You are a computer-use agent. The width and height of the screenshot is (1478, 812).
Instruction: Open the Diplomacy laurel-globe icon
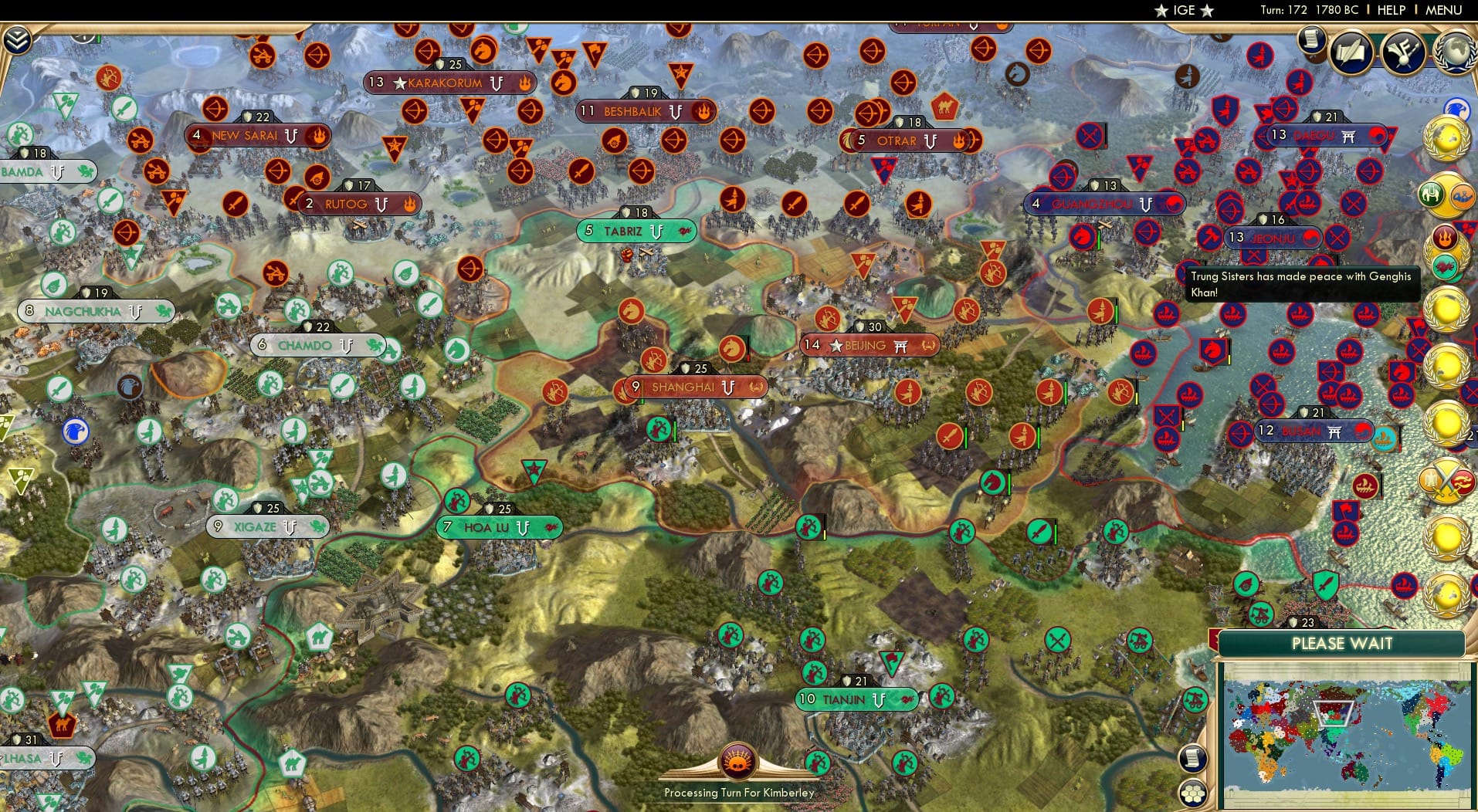1456,51
